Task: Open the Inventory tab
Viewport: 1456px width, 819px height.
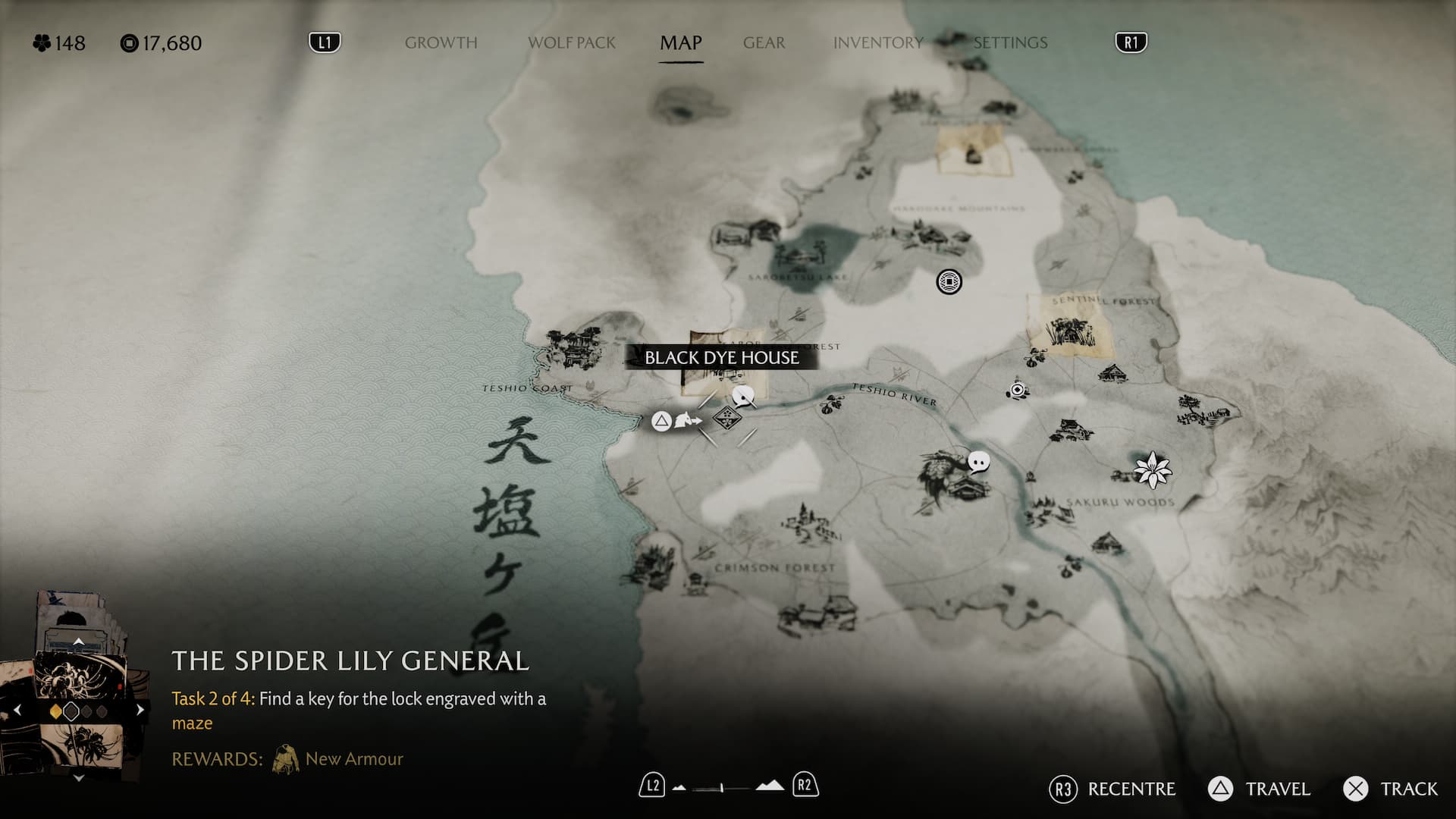Action: [878, 43]
